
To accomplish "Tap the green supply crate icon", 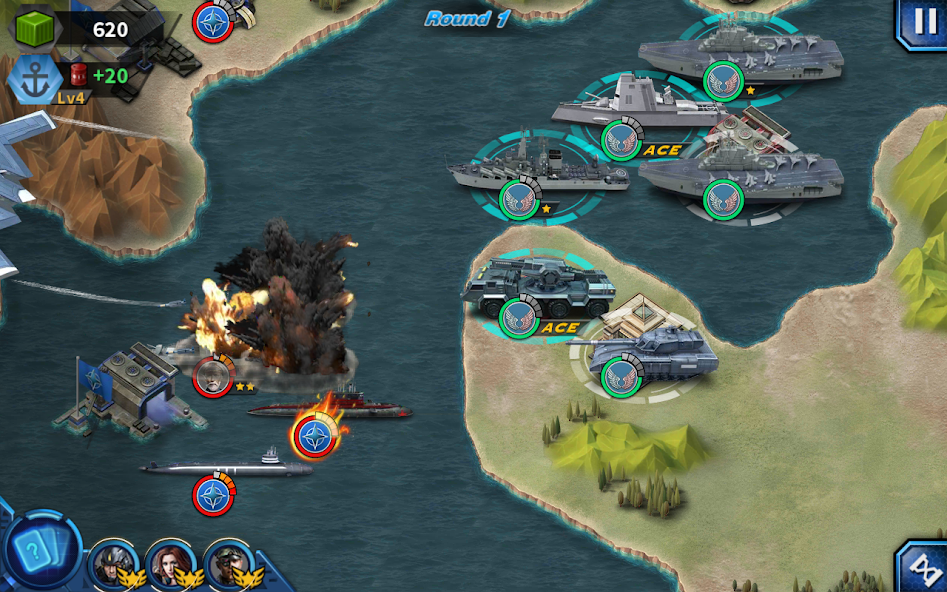I will click(x=34, y=28).
